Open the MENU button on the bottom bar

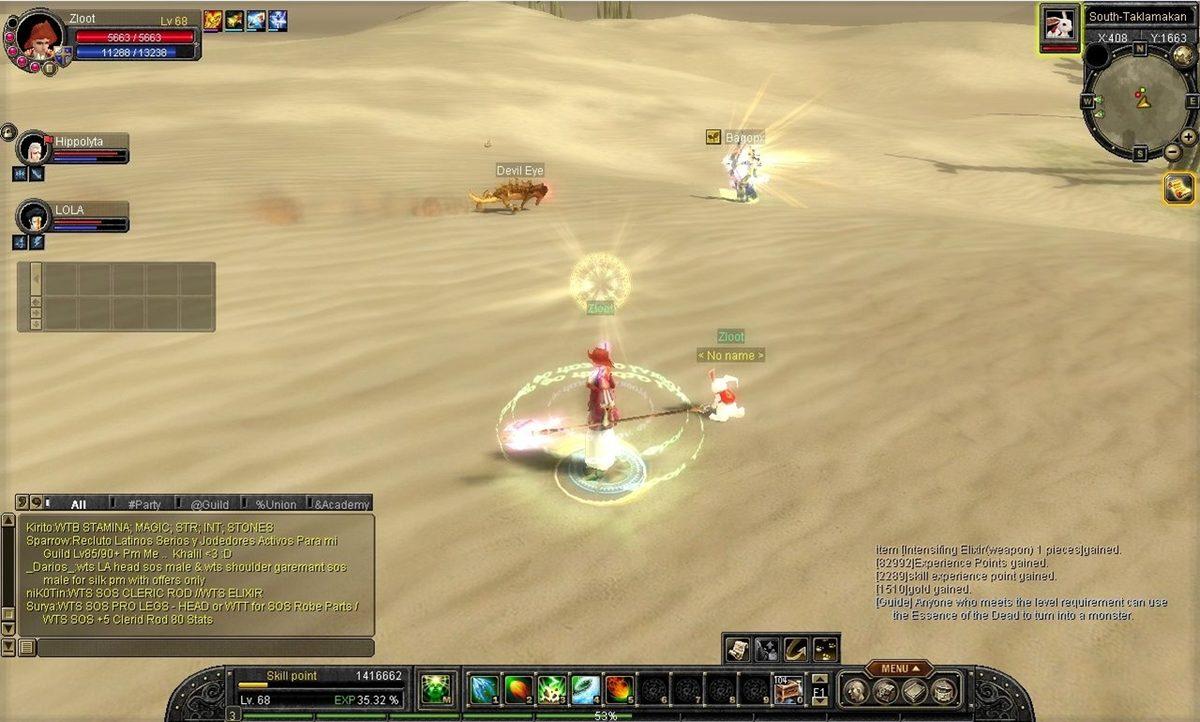[898, 668]
